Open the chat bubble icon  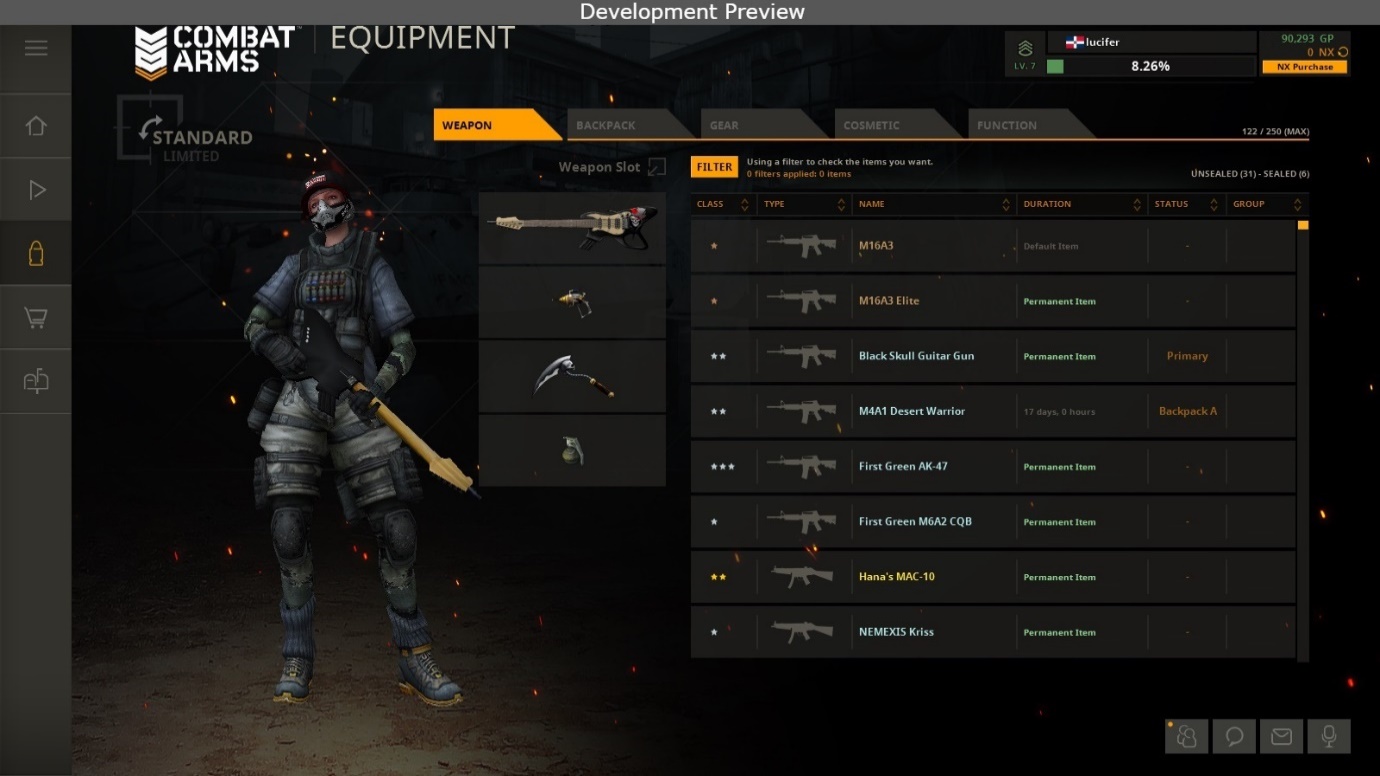coord(1234,737)
